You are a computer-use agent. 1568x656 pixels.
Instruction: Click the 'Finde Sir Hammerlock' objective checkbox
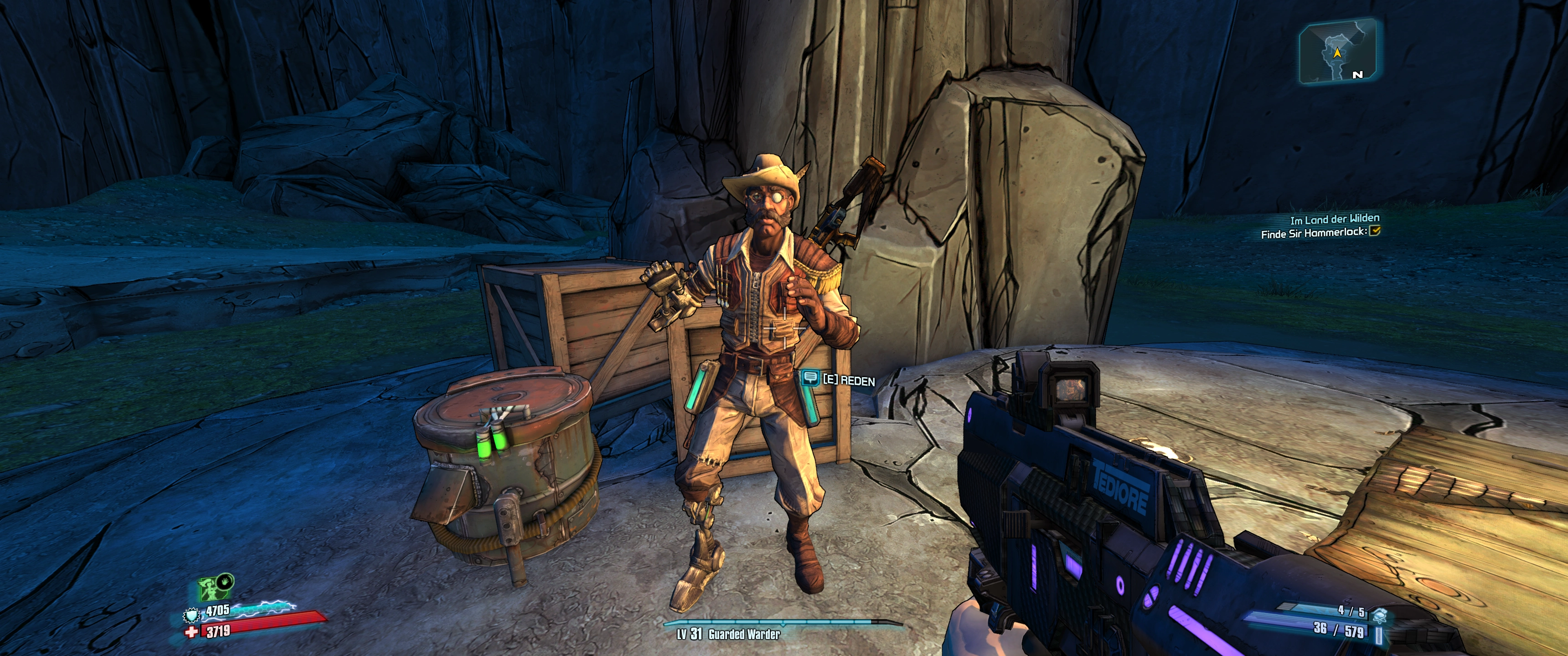[x=1374, y=231]
